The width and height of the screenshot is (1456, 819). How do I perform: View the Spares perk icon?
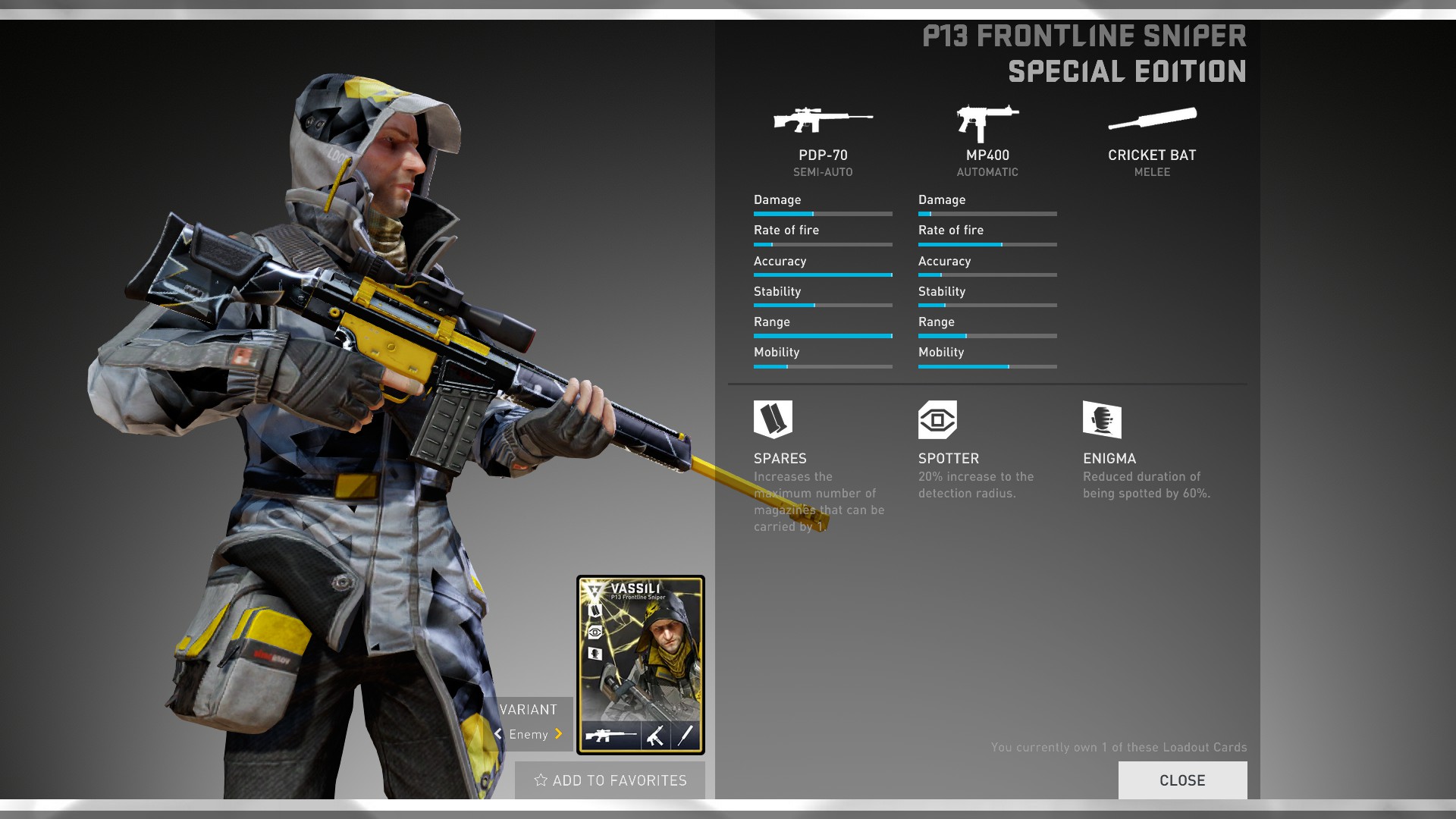click(x=773, y=419)
